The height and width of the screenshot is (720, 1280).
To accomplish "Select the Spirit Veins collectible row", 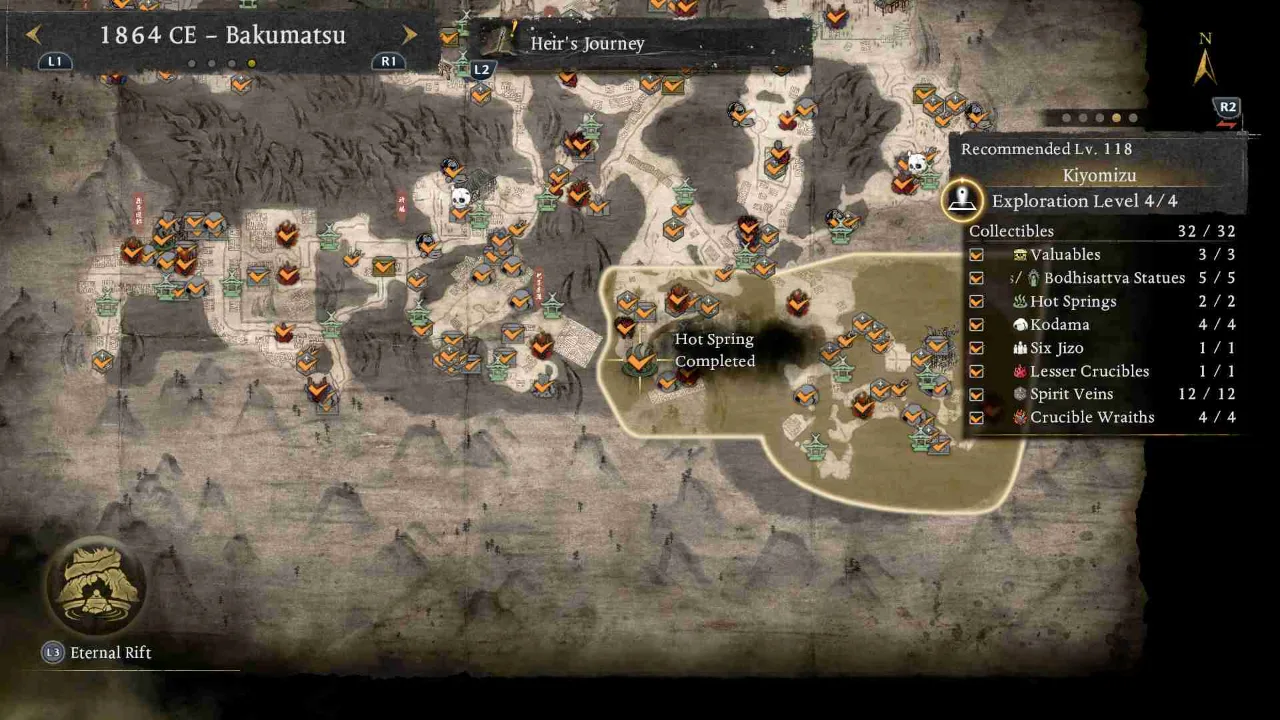I will click(1105, 394).
